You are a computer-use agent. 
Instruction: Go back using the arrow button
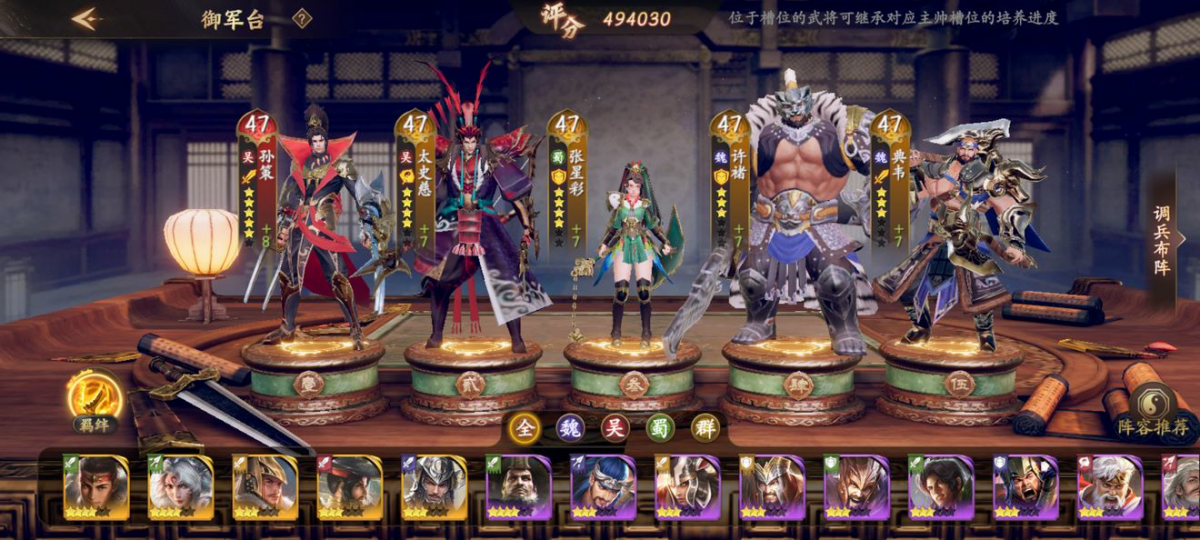(84, 19)
